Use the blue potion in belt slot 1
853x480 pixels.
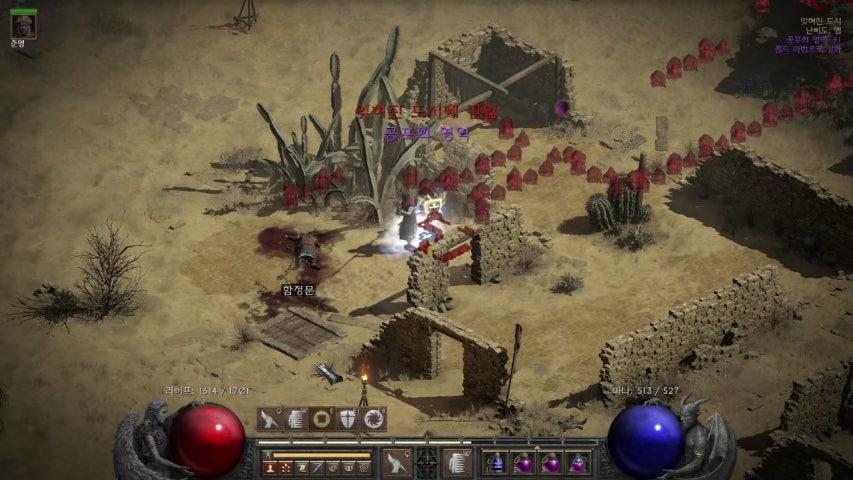click(497, 463)
